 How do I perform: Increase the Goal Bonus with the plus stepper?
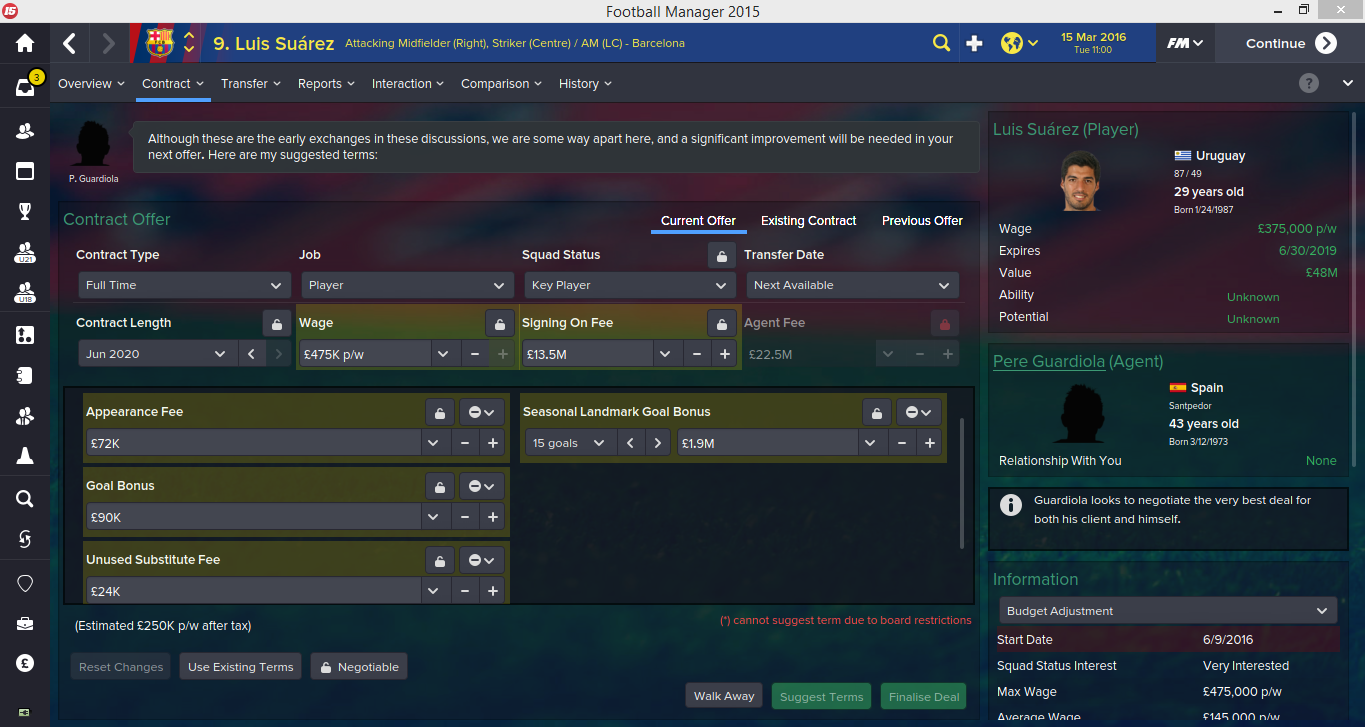click(x=492, y=516)
